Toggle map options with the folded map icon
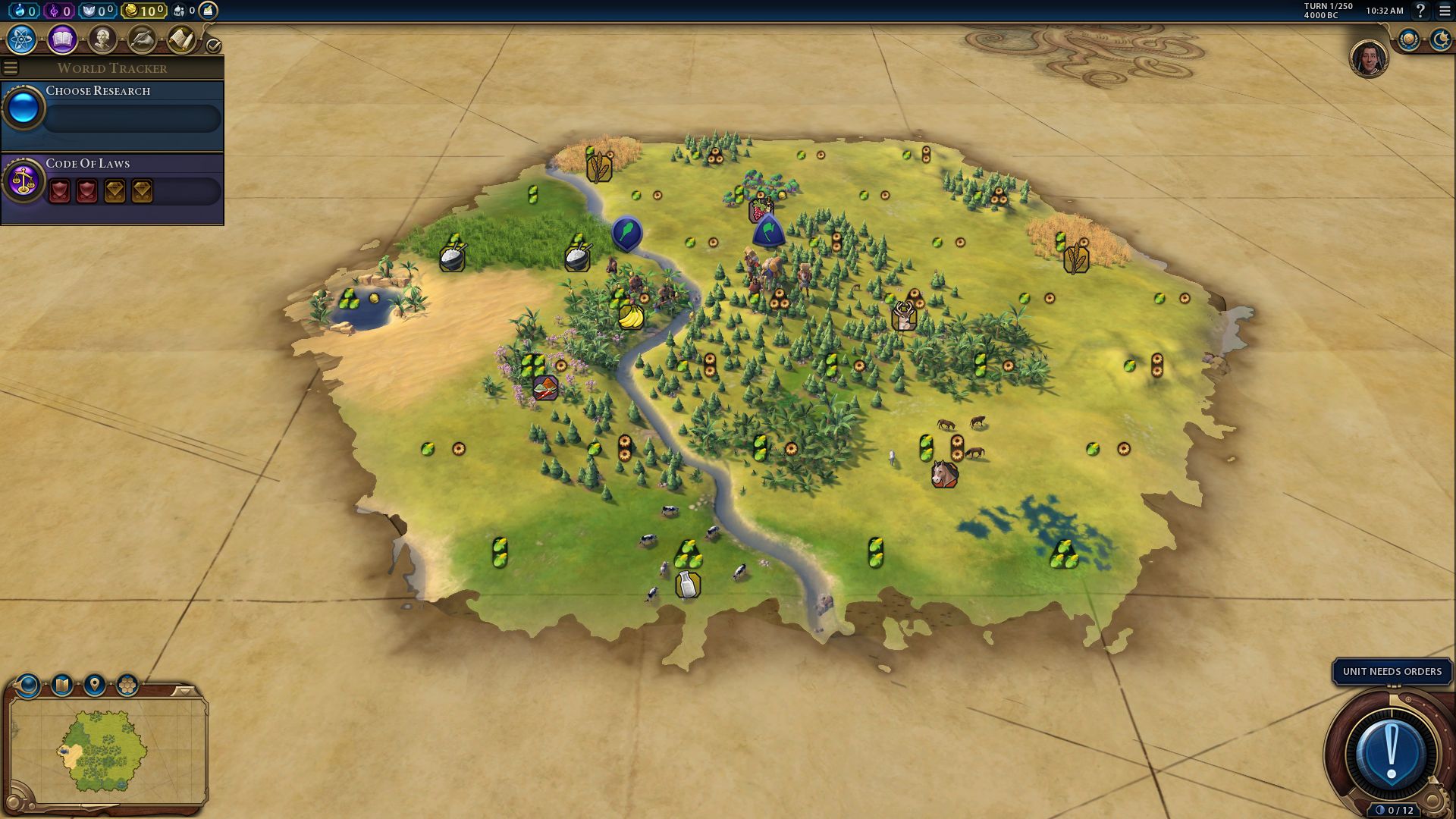The image size is (1456, 819). point(62,684)
